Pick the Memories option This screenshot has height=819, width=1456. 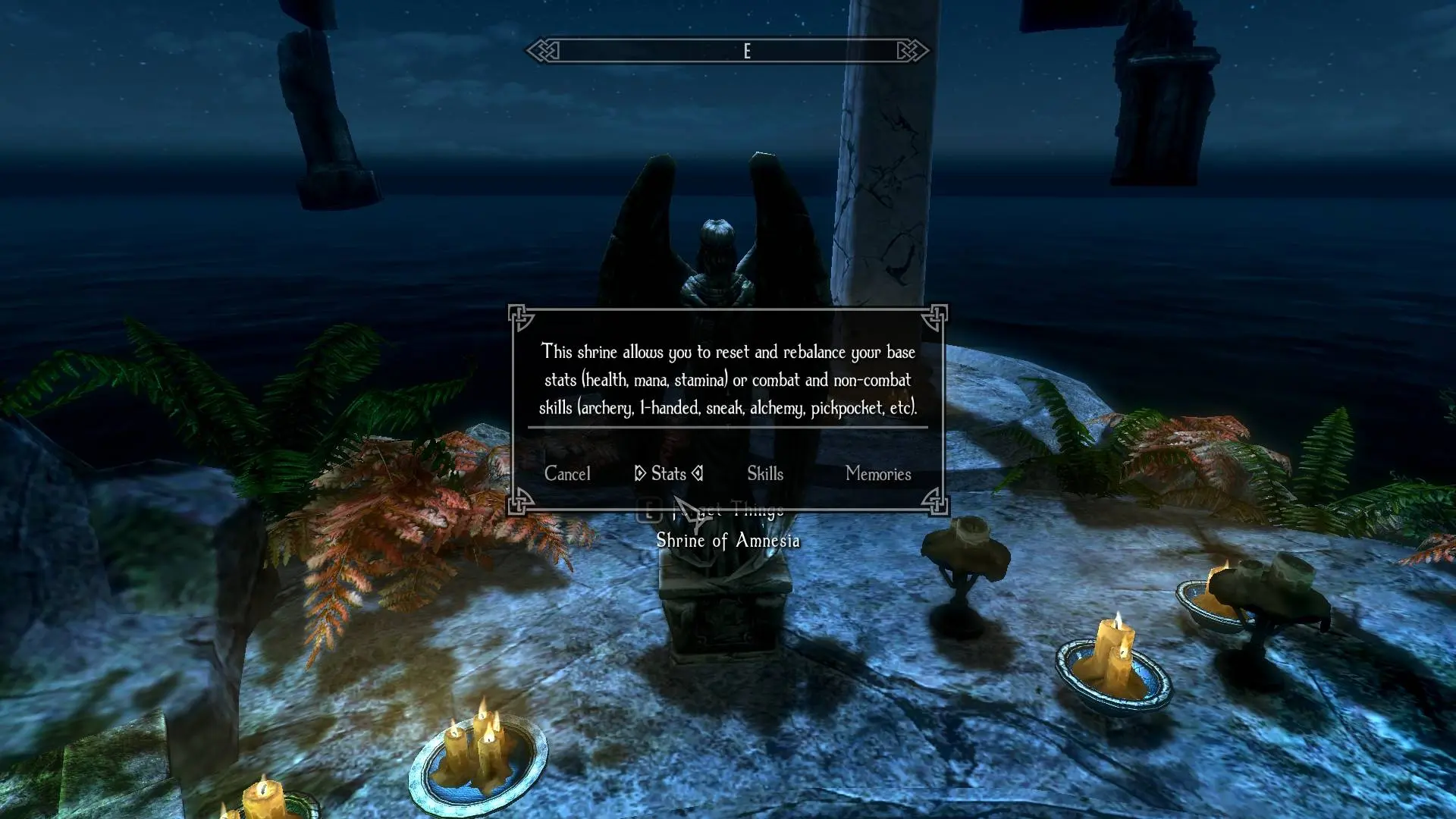(877, 474)
